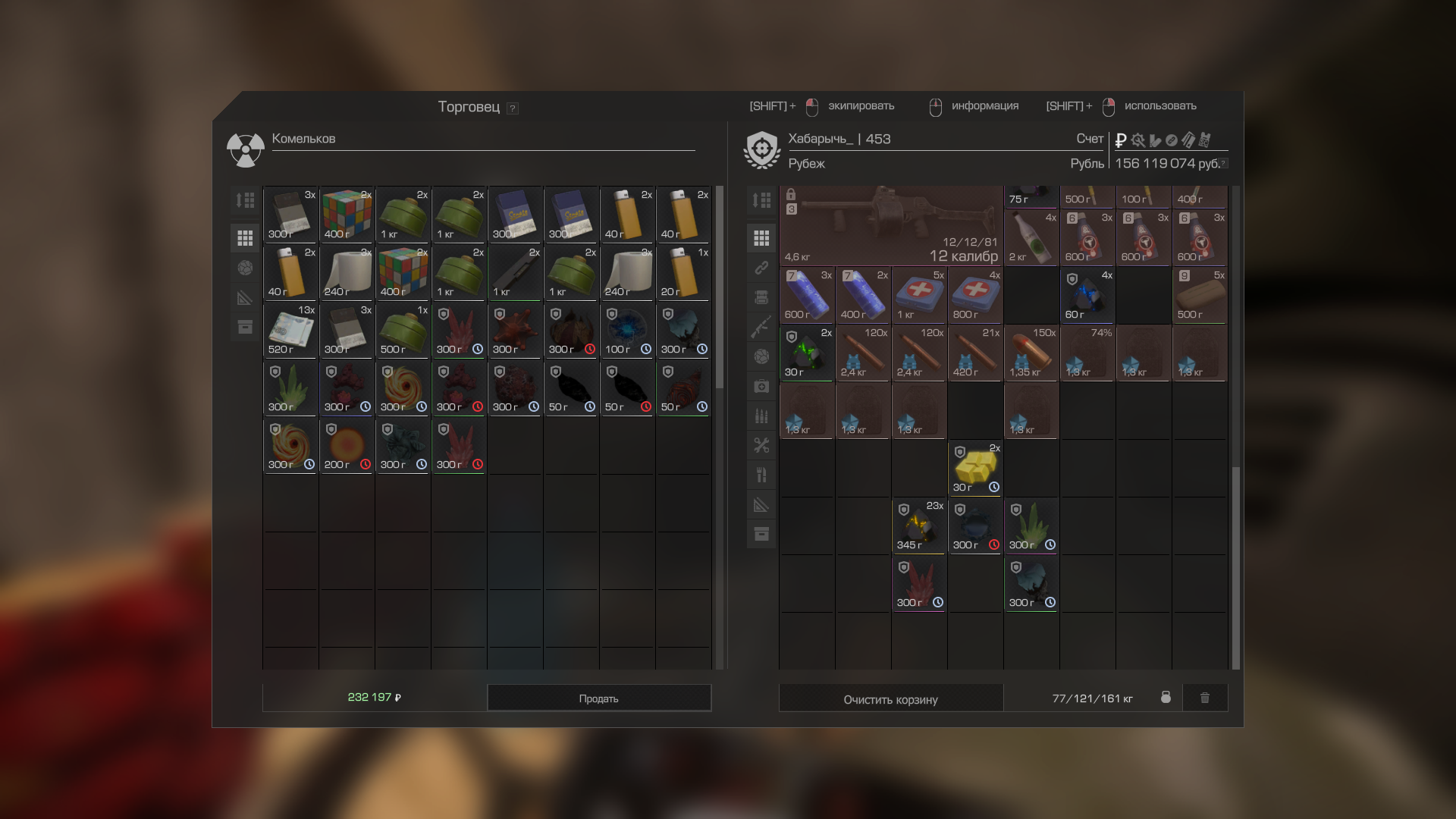Clear the cart with Очистить корзину

[x=890, y=699]
